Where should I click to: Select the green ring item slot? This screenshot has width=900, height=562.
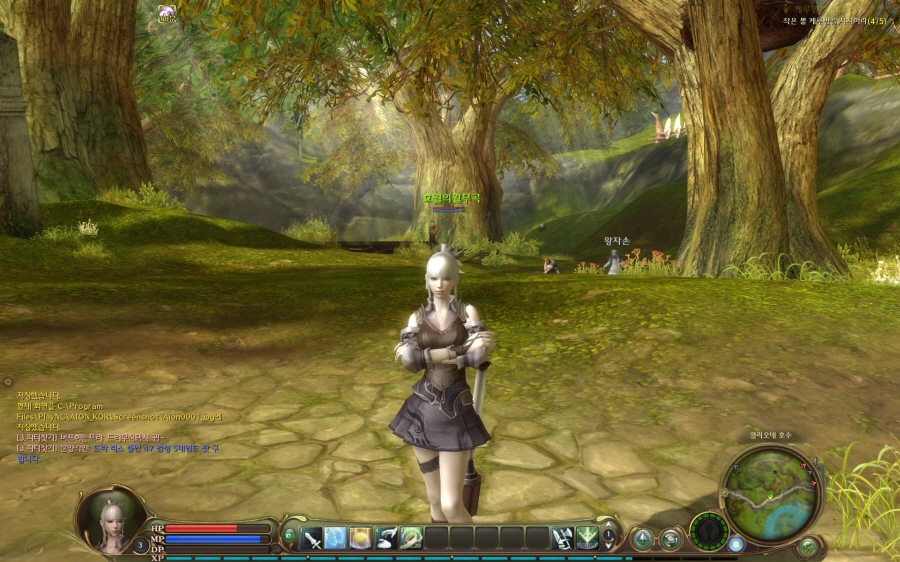410,537
